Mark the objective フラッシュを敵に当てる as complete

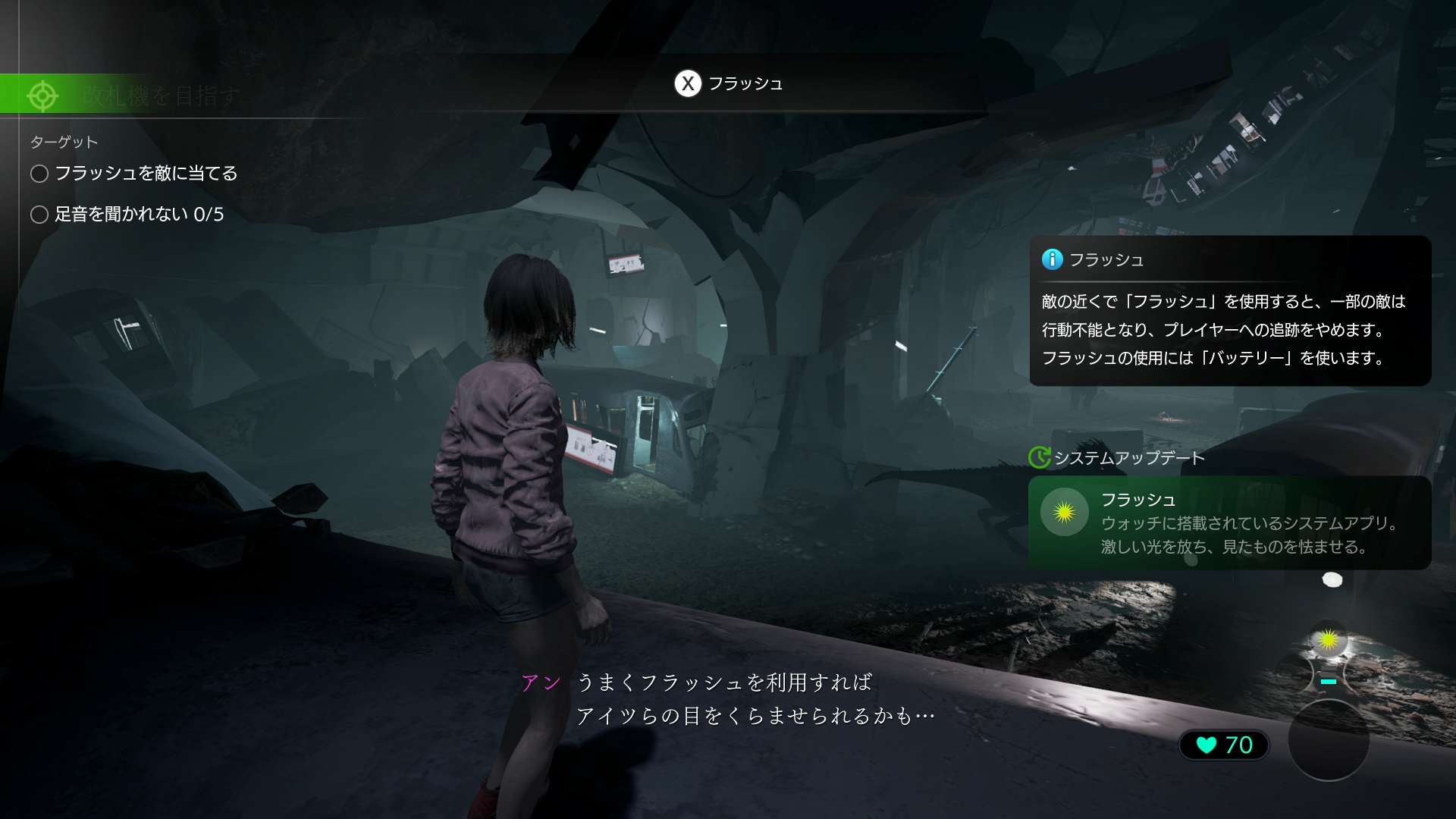tap(39, 174)
